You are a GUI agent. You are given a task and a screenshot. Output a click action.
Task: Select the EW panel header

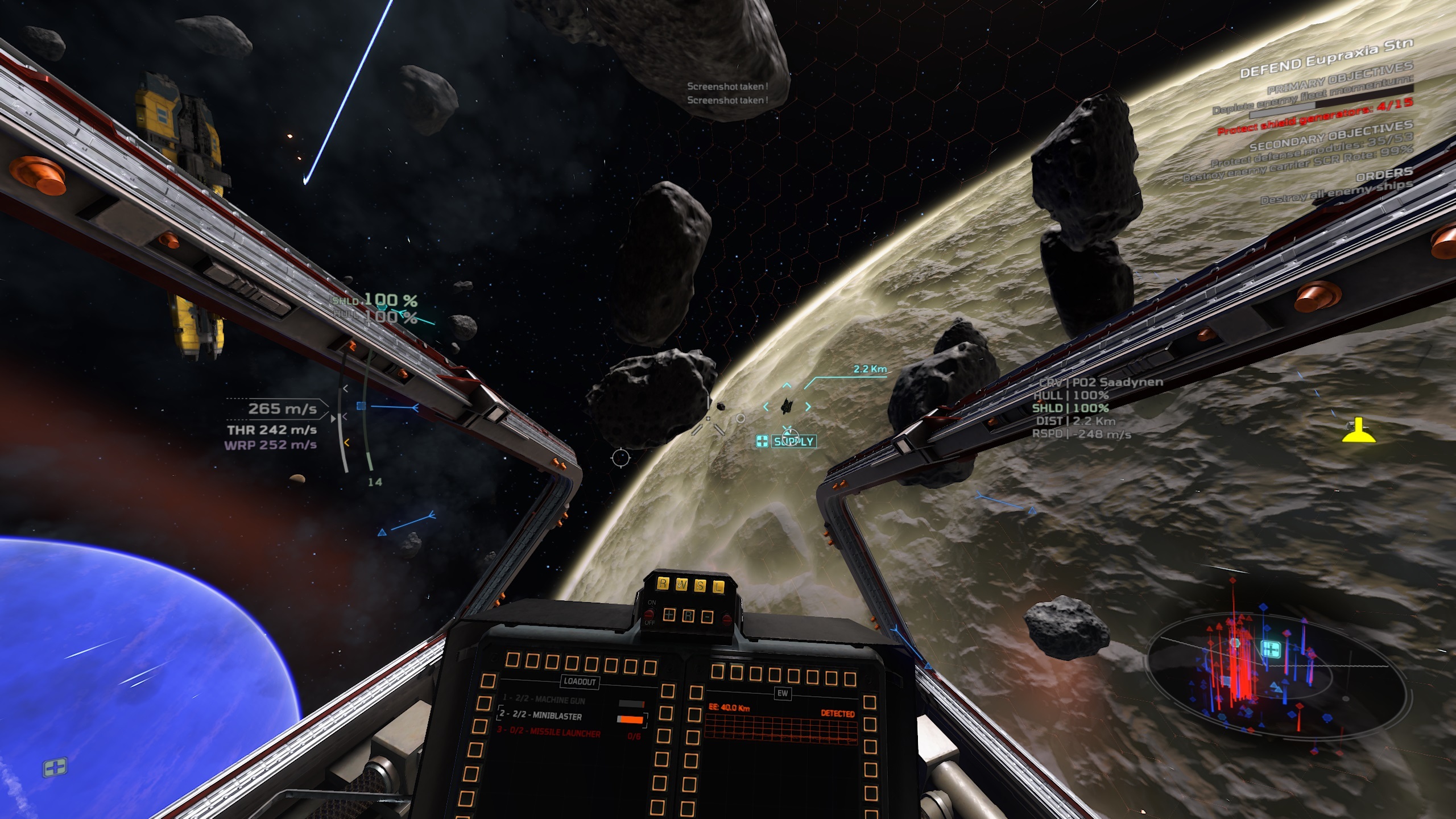[x=783, y=693]
